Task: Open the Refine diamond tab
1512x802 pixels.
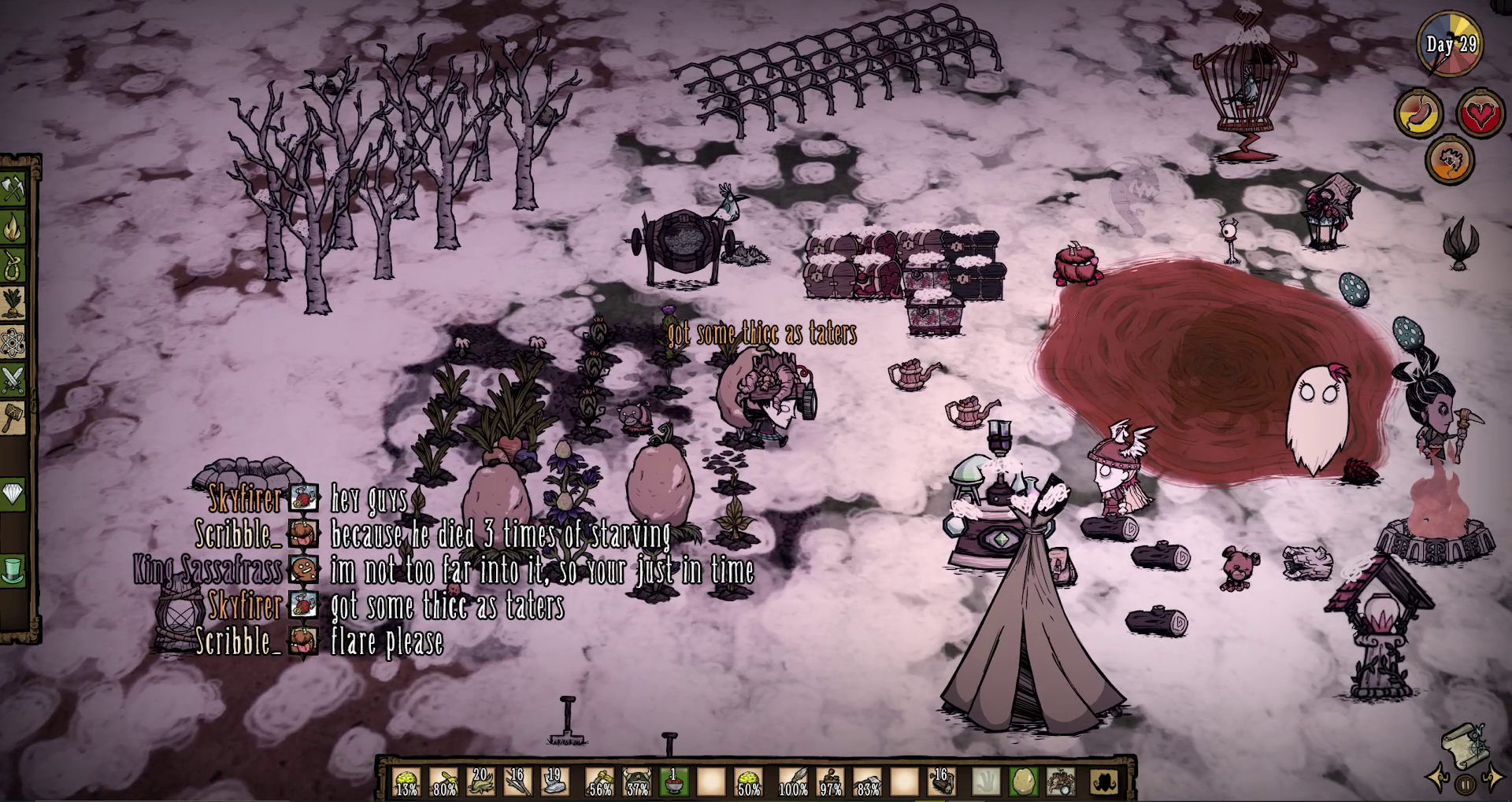Action: (x=14, y=494)
